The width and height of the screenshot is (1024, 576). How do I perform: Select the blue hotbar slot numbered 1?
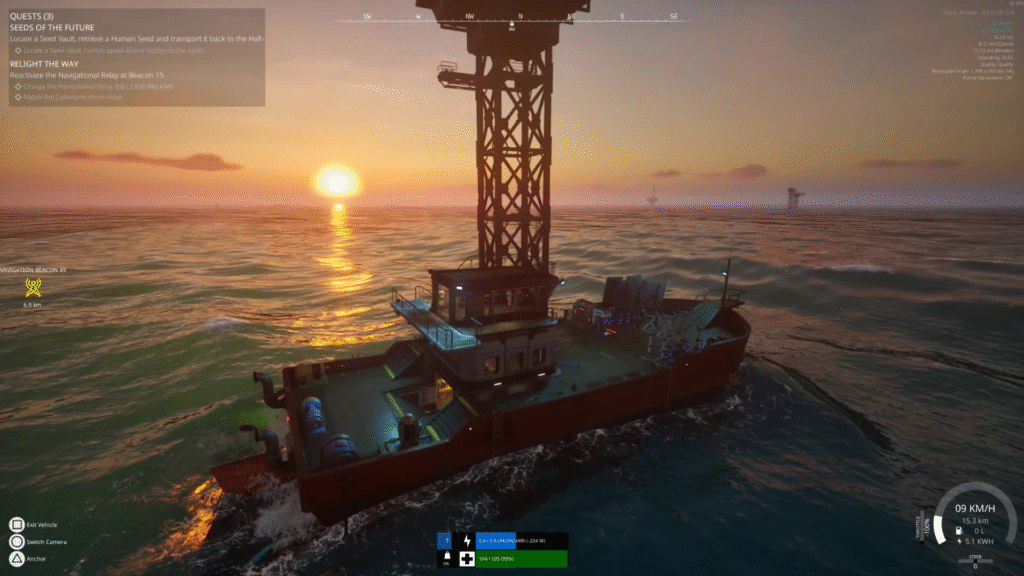(445, 540)
